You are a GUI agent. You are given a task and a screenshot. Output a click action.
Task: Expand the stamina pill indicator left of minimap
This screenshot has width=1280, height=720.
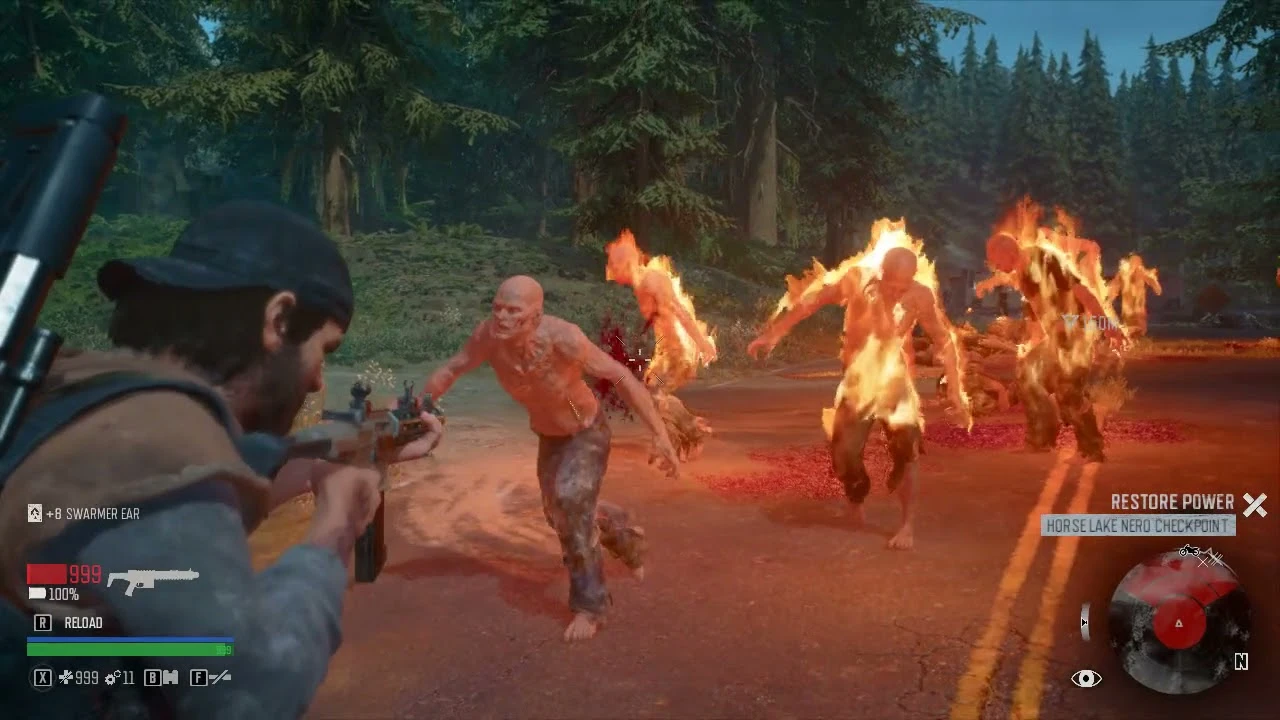(x=1086, y=621)
